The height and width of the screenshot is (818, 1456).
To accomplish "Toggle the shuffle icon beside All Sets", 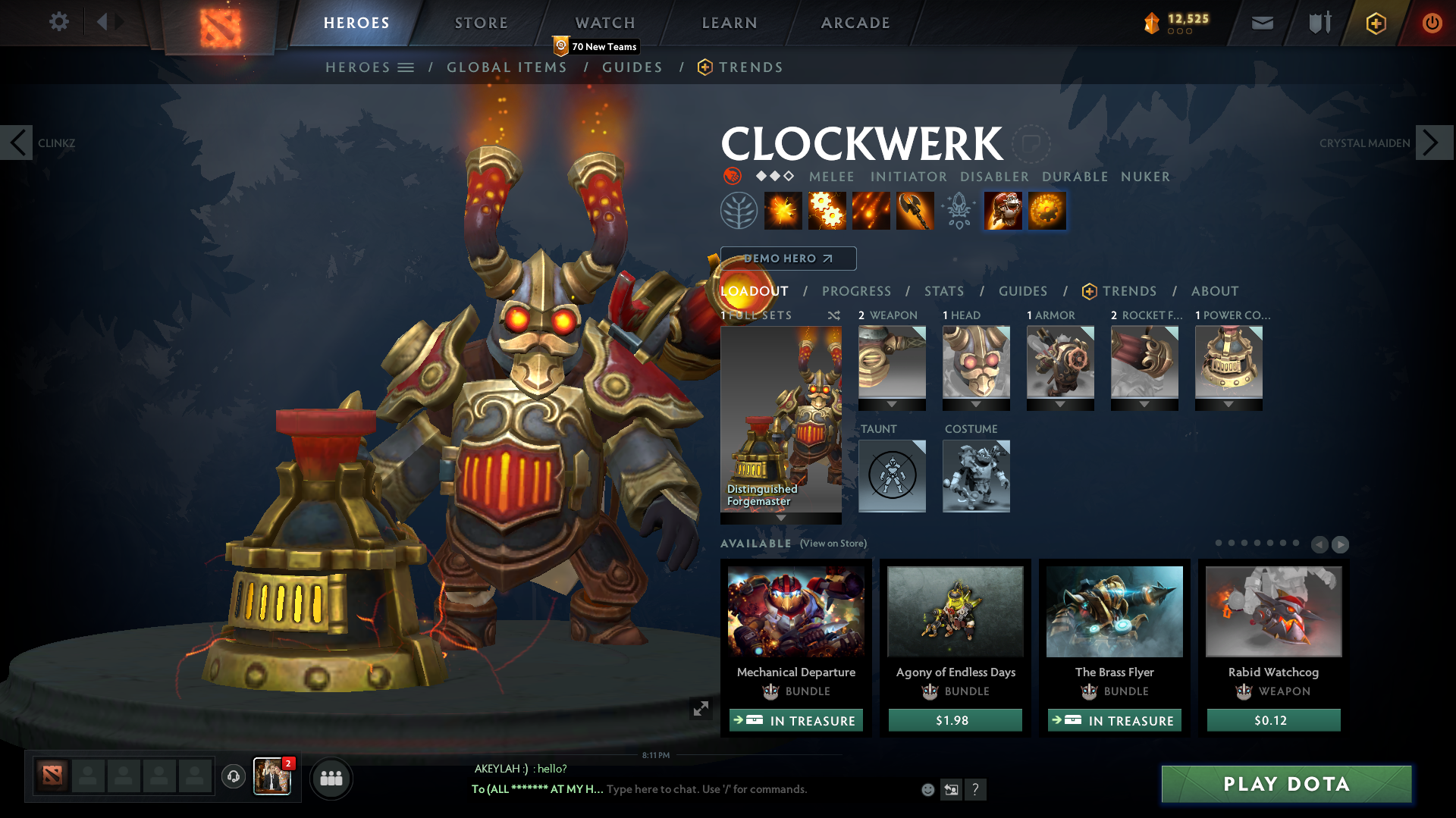I will [x=833, y=315].
